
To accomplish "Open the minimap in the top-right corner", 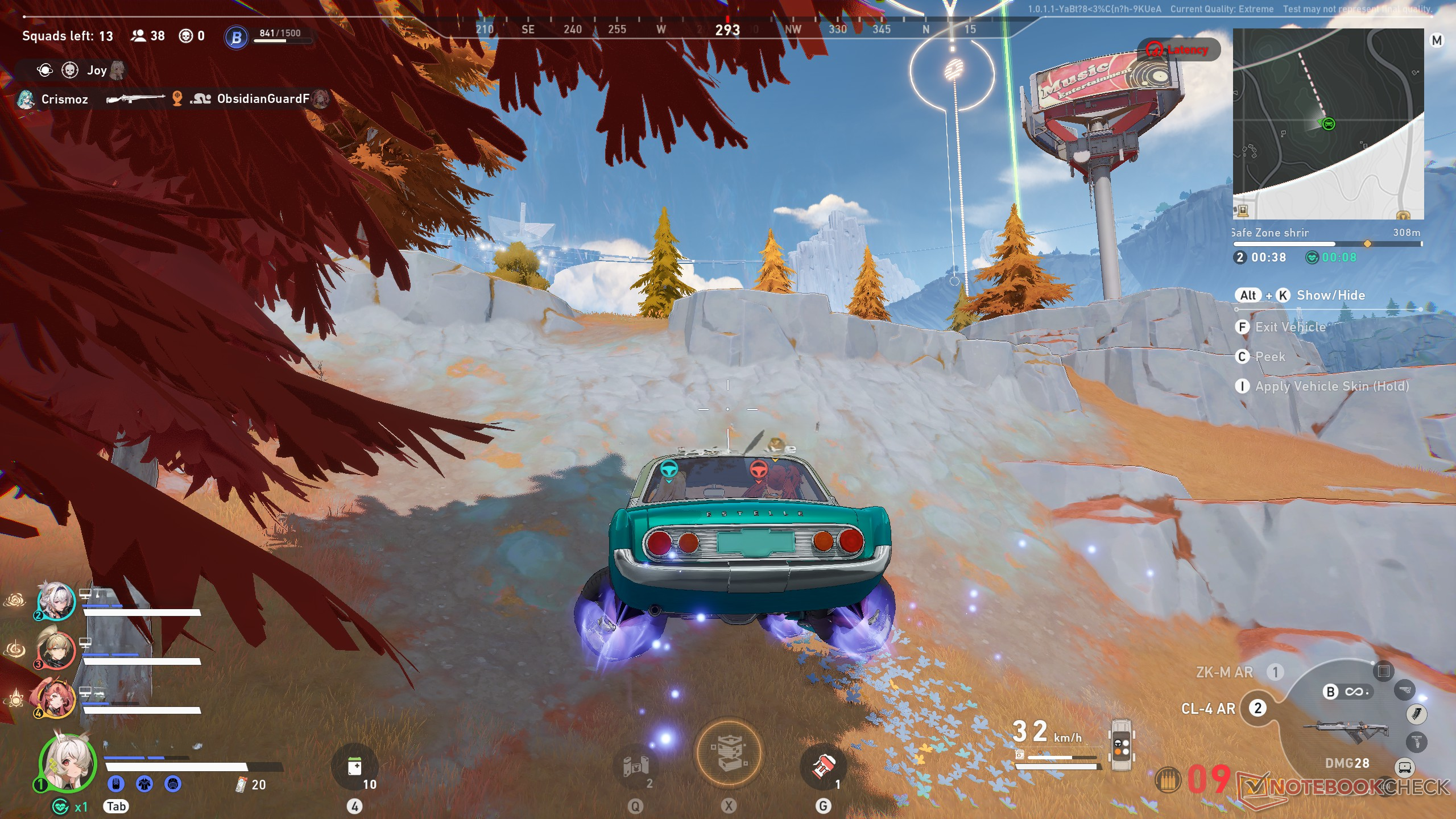I will [1327, 123].
